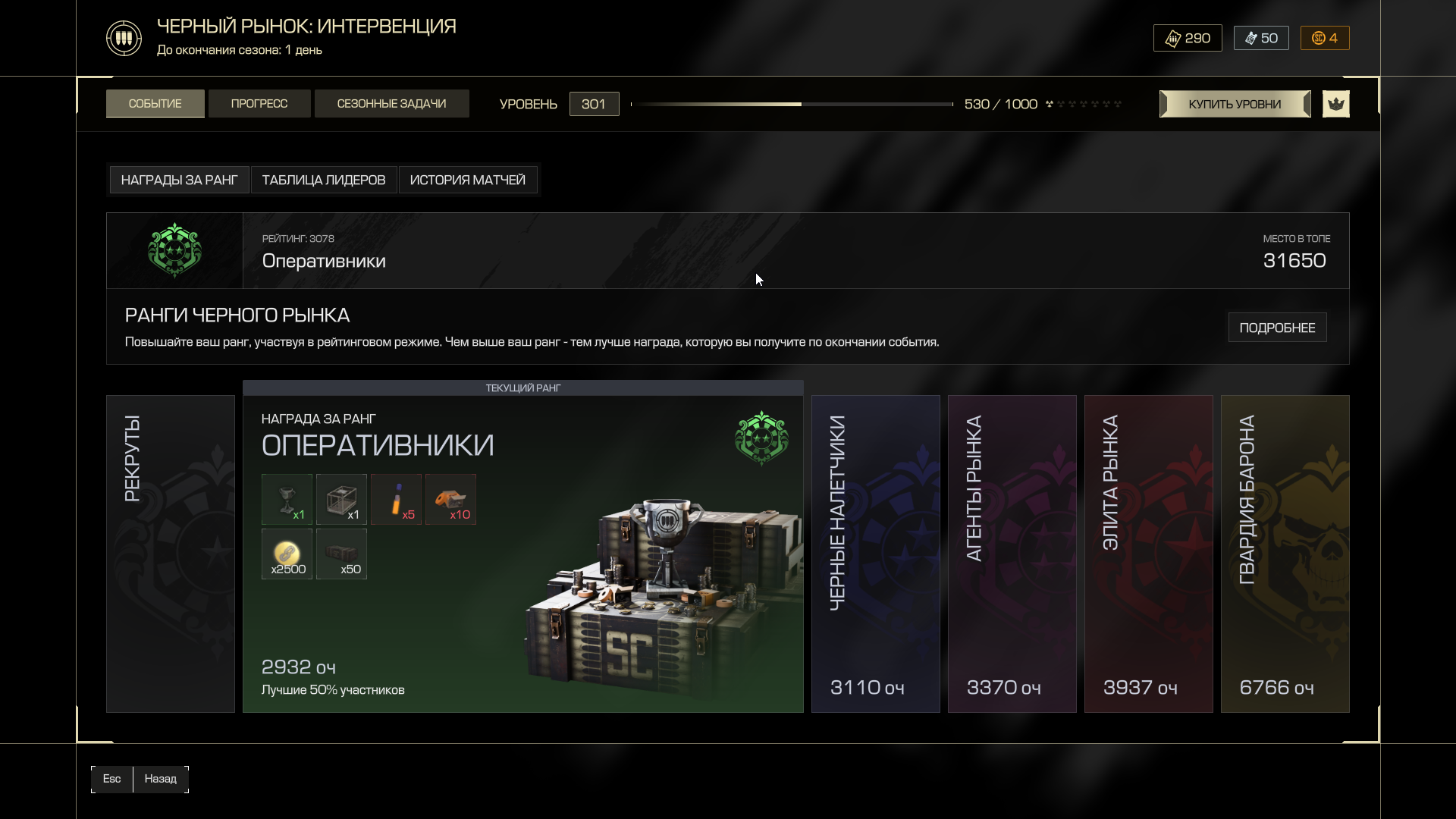This screenshot has width=1456, height=819.
Task: Click the Подробнее button
Action: 1277,328
